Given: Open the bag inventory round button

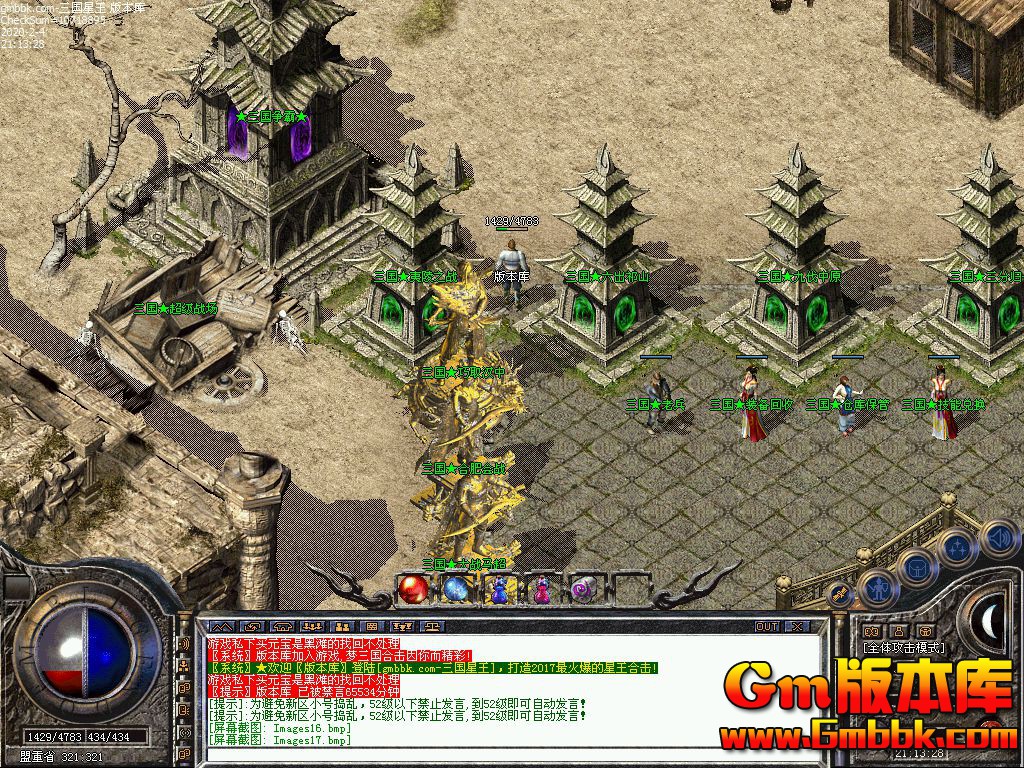Looking at the screenshot, I should coord(916,567).
